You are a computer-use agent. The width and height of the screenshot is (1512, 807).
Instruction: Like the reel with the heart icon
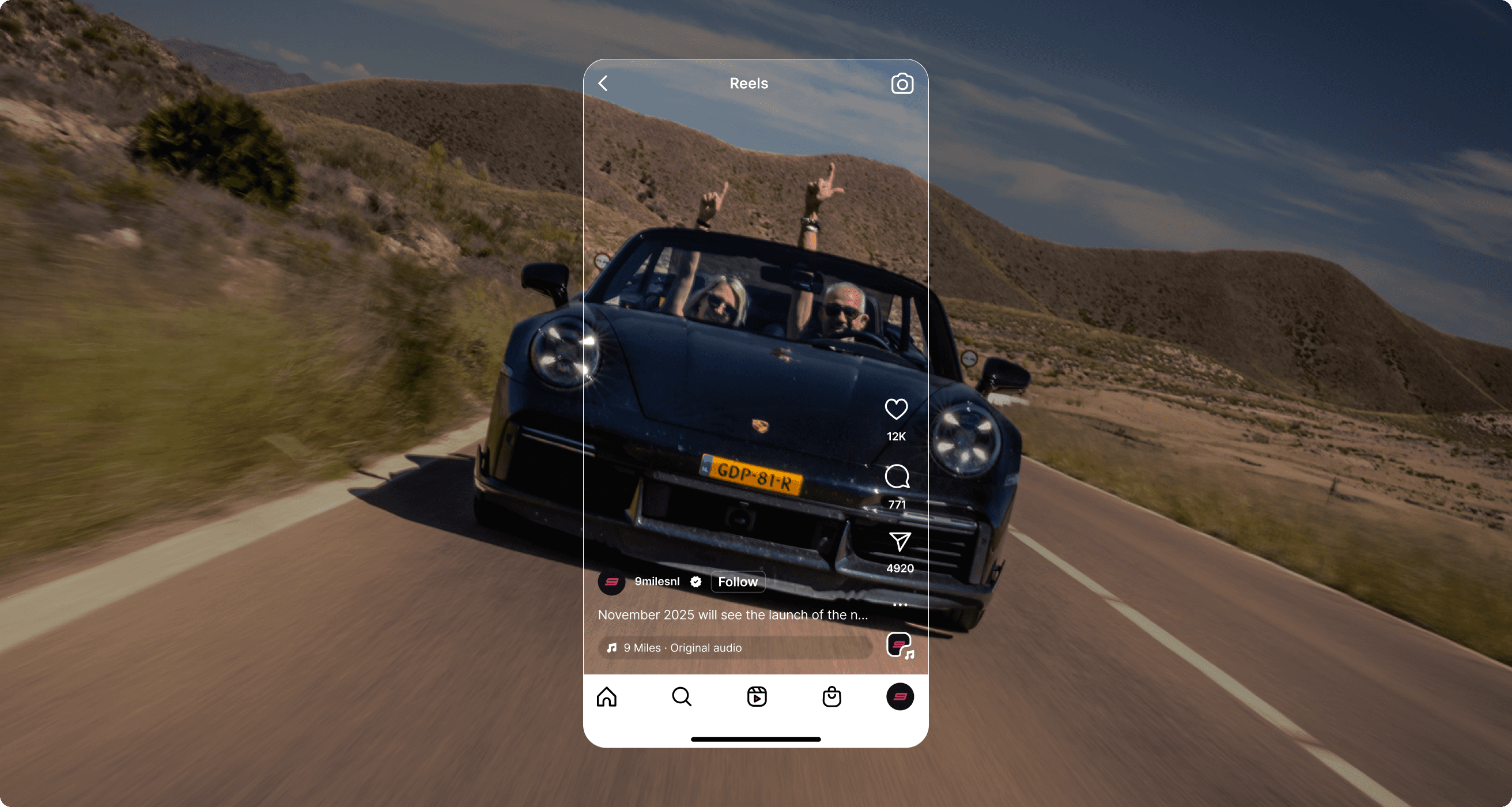click(x=895, y=409)
